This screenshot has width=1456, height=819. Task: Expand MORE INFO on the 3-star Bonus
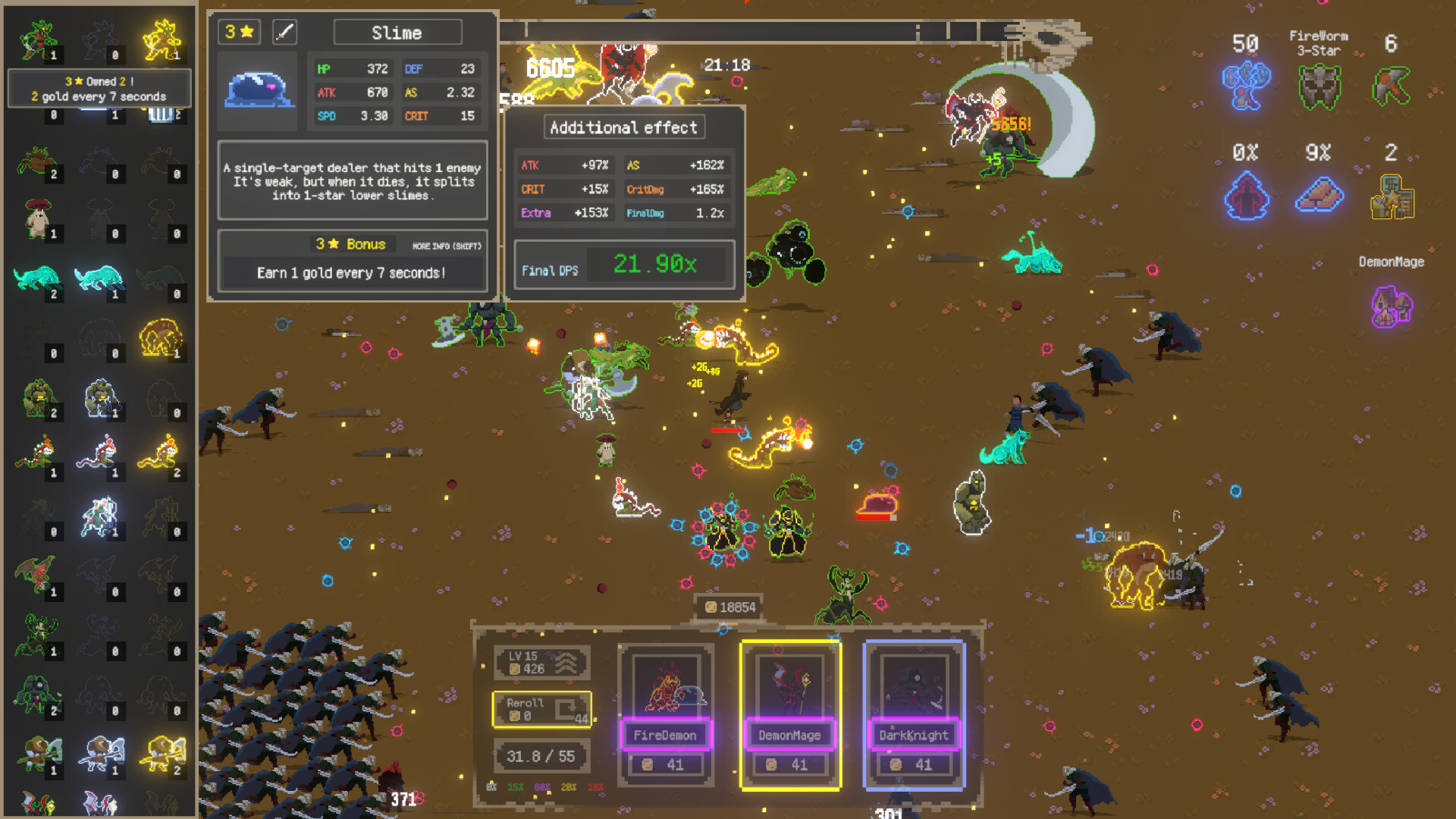tap(447, 246)
